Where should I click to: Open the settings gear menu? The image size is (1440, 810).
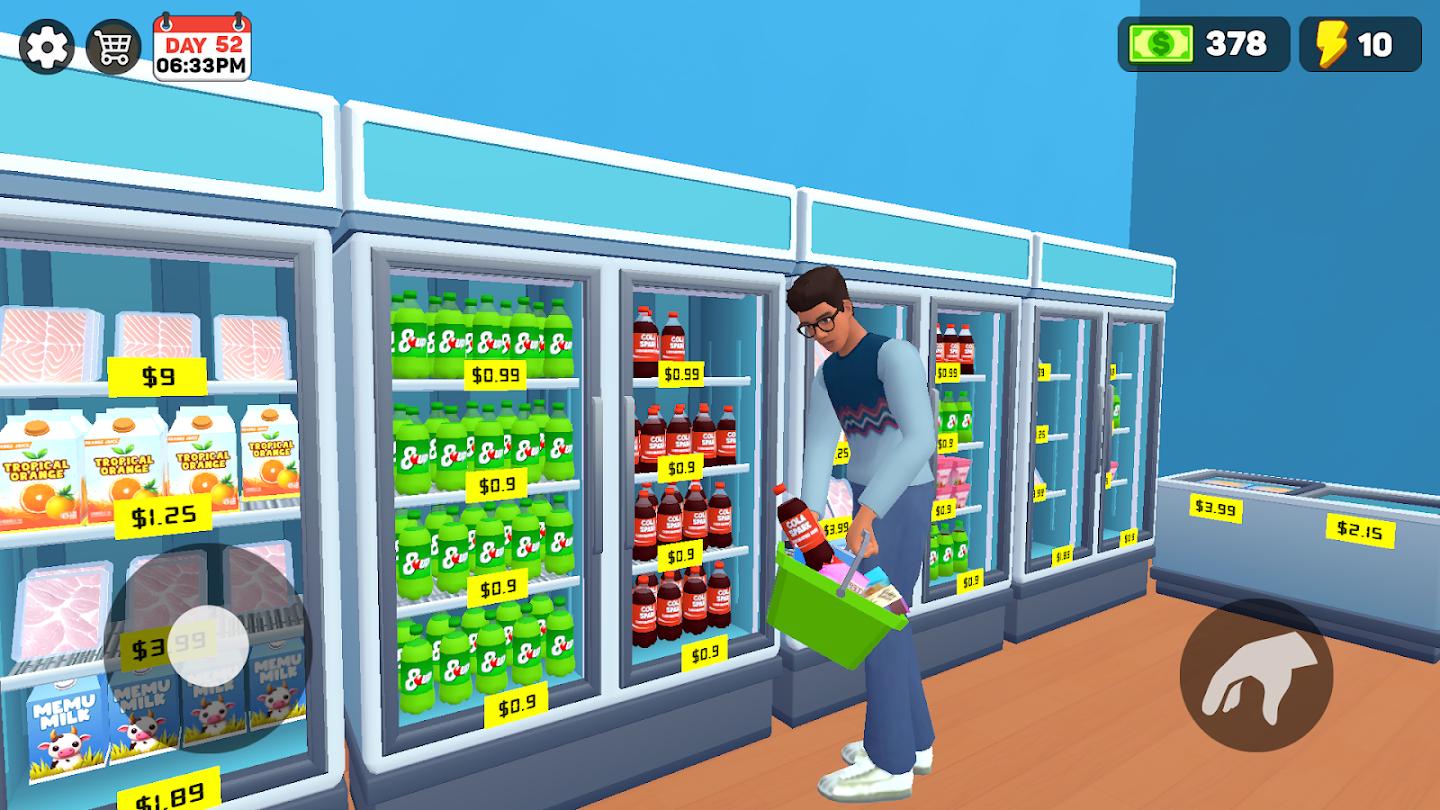pyautogui.click(x=45, y=45)
